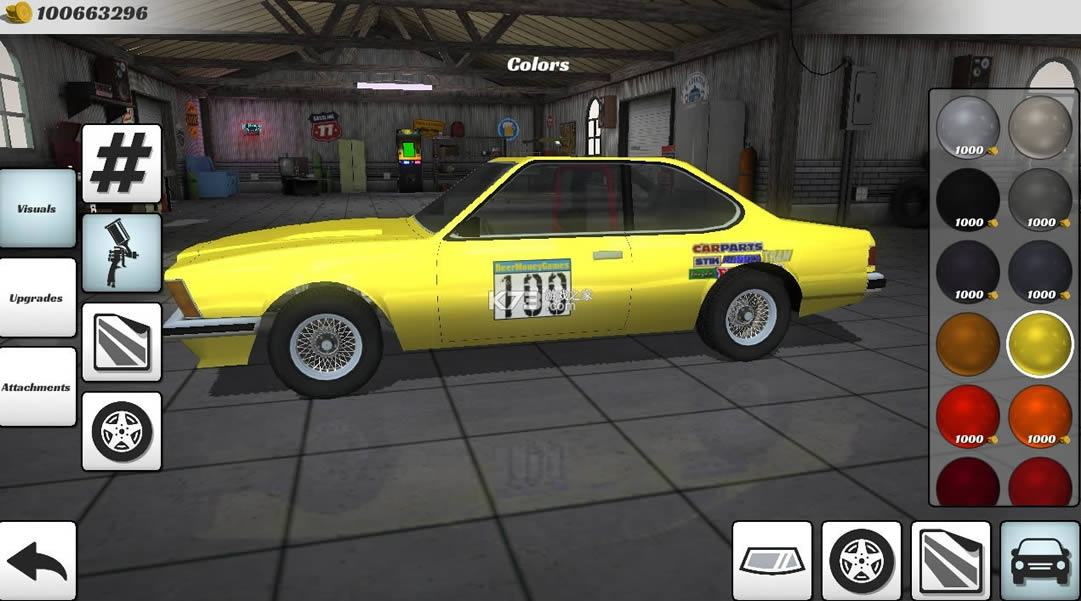Choose the car body paint button
1081x601 pixels.
point(1040,561)
